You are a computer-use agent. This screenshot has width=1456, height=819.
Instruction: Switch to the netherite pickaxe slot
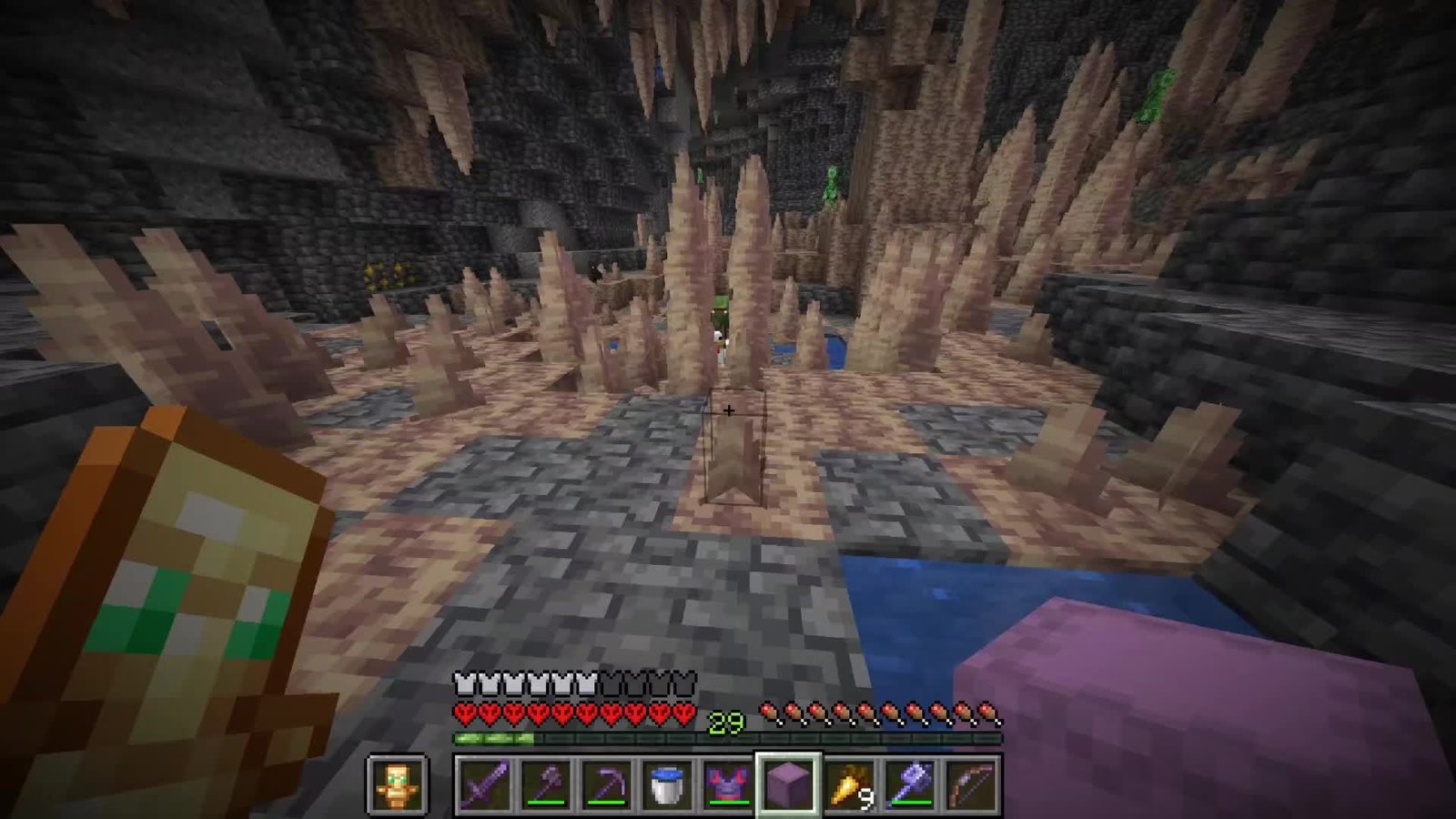pos(605,784)
